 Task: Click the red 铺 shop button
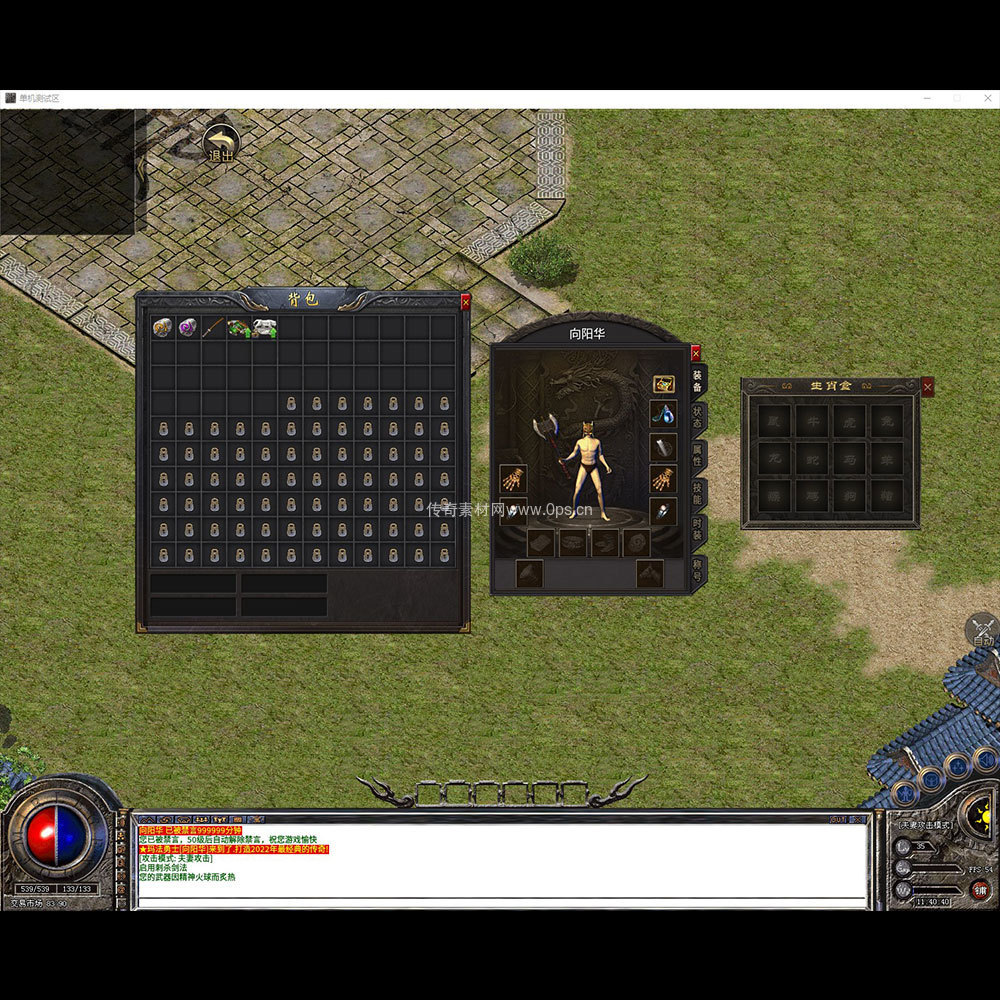click(981, 890)
